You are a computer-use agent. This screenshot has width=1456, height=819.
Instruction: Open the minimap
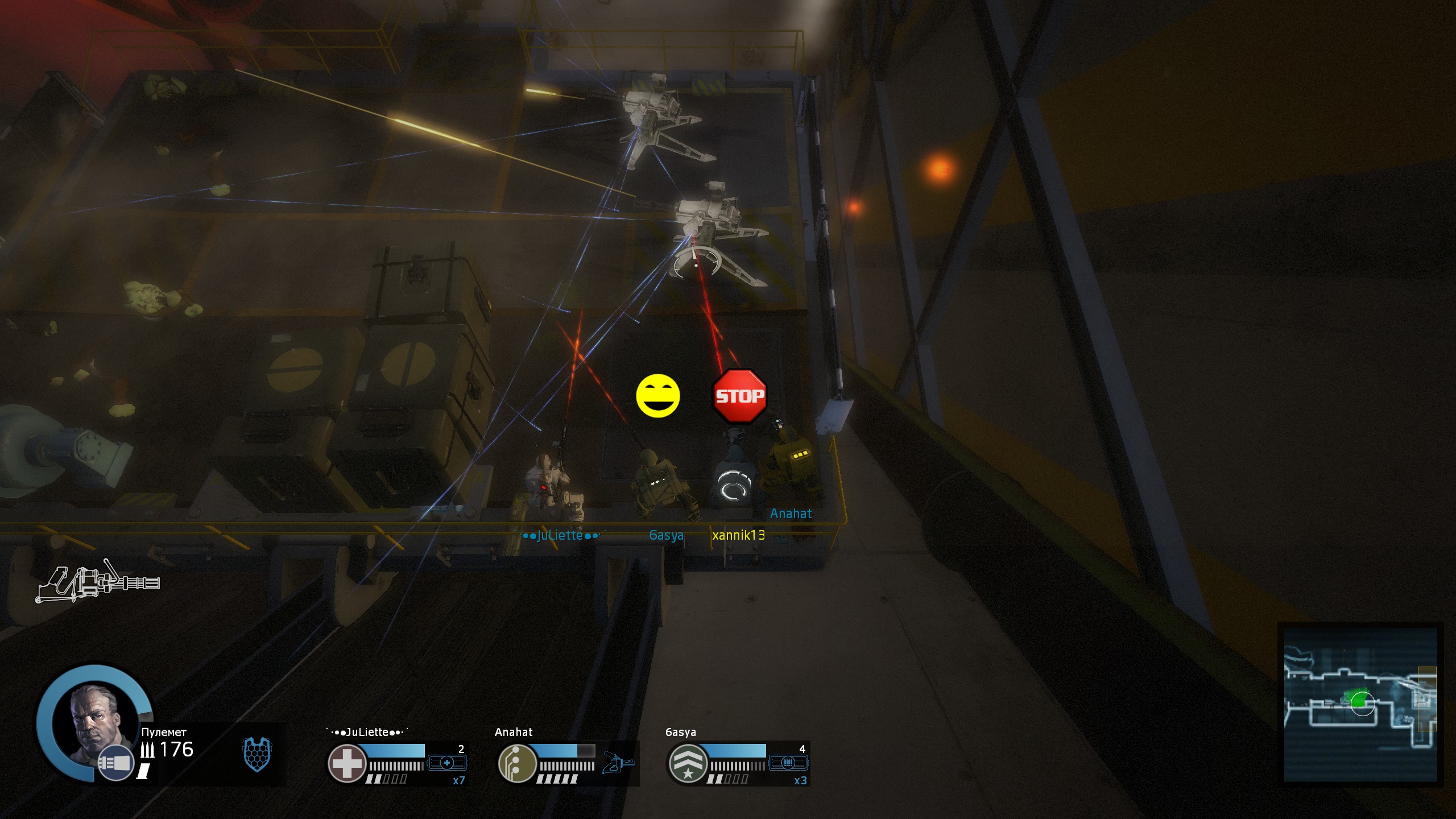1360,705
